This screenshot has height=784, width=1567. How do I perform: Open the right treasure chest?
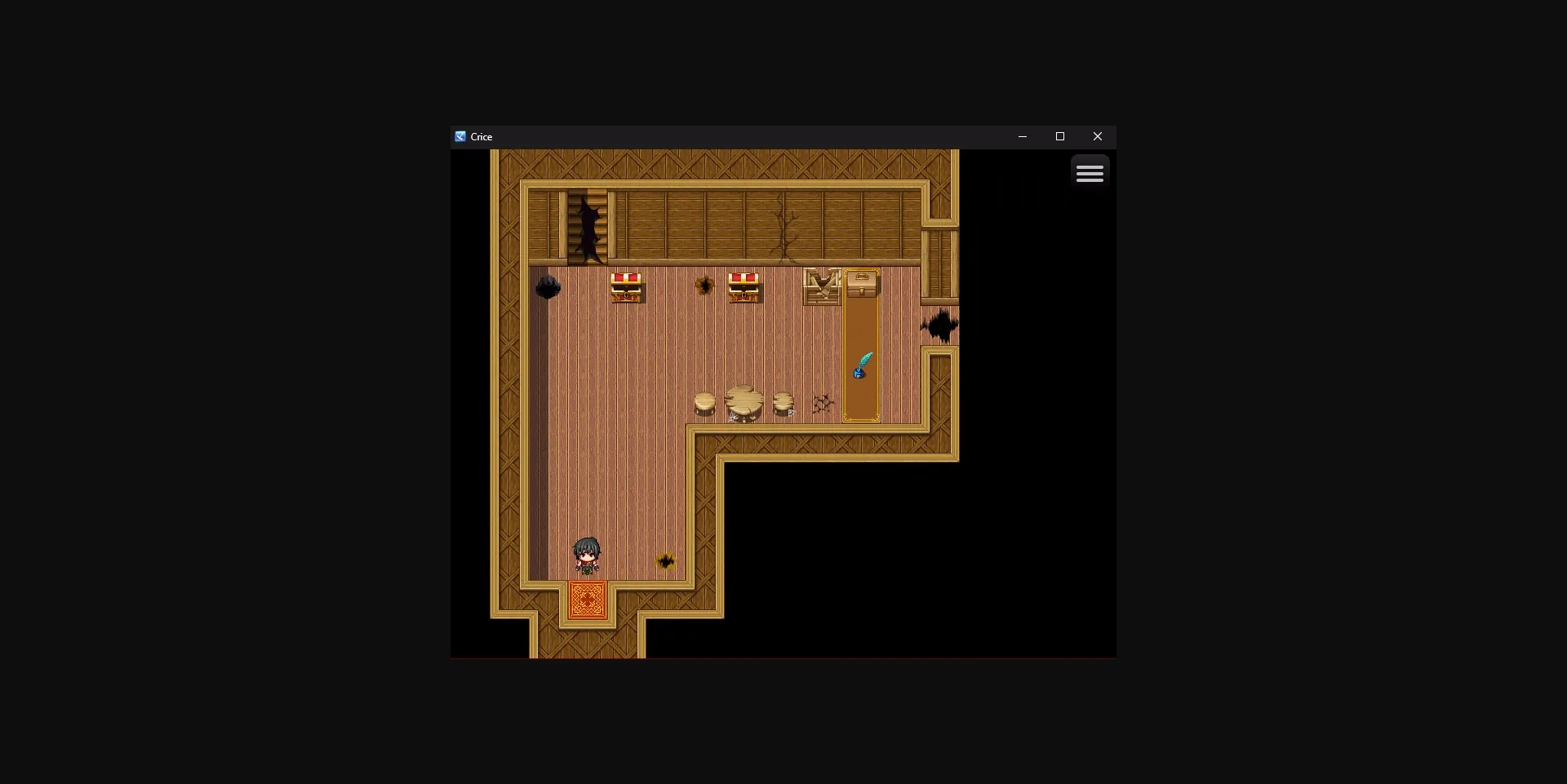[x=744, y=287]
